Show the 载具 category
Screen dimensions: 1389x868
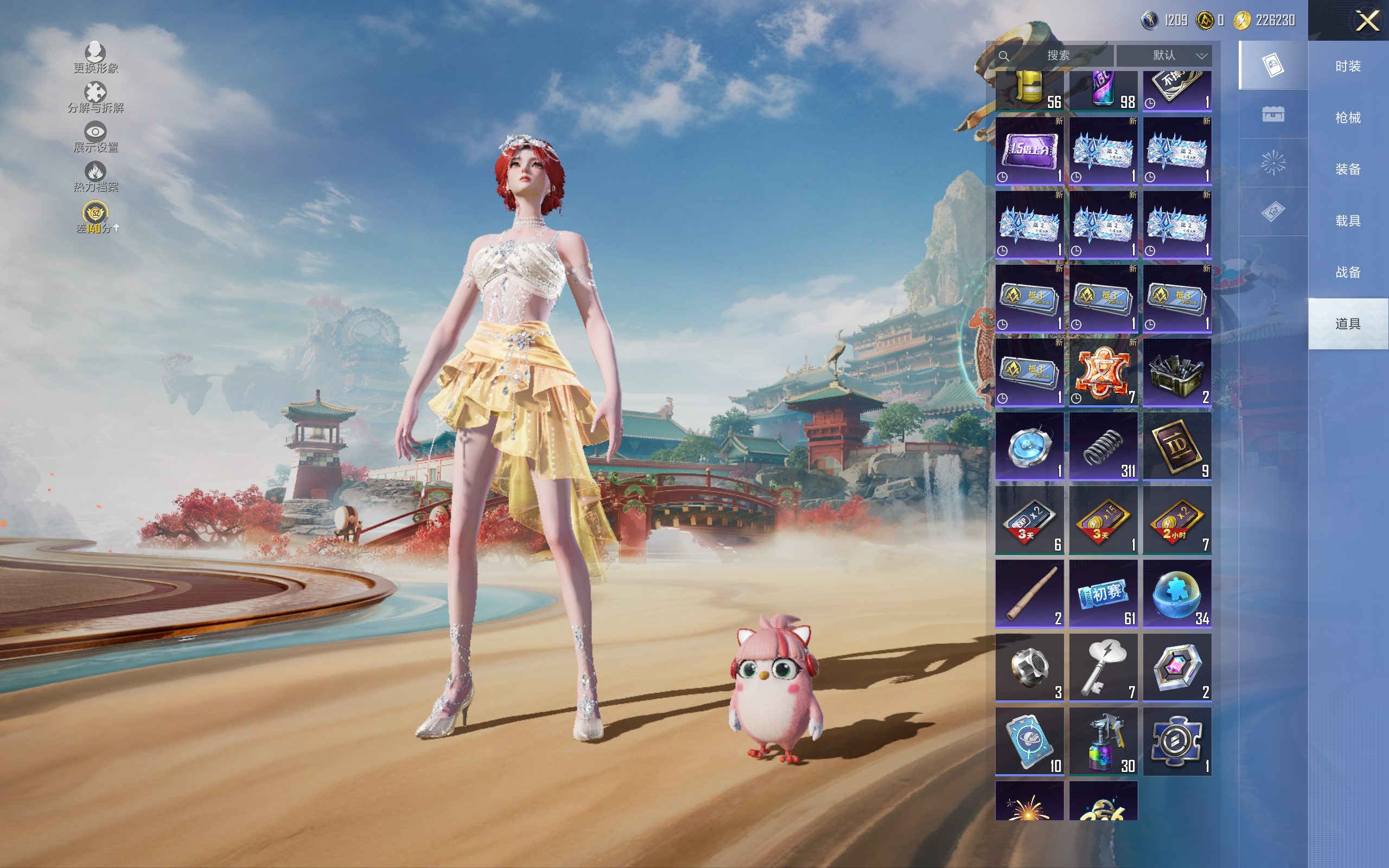1347,221
